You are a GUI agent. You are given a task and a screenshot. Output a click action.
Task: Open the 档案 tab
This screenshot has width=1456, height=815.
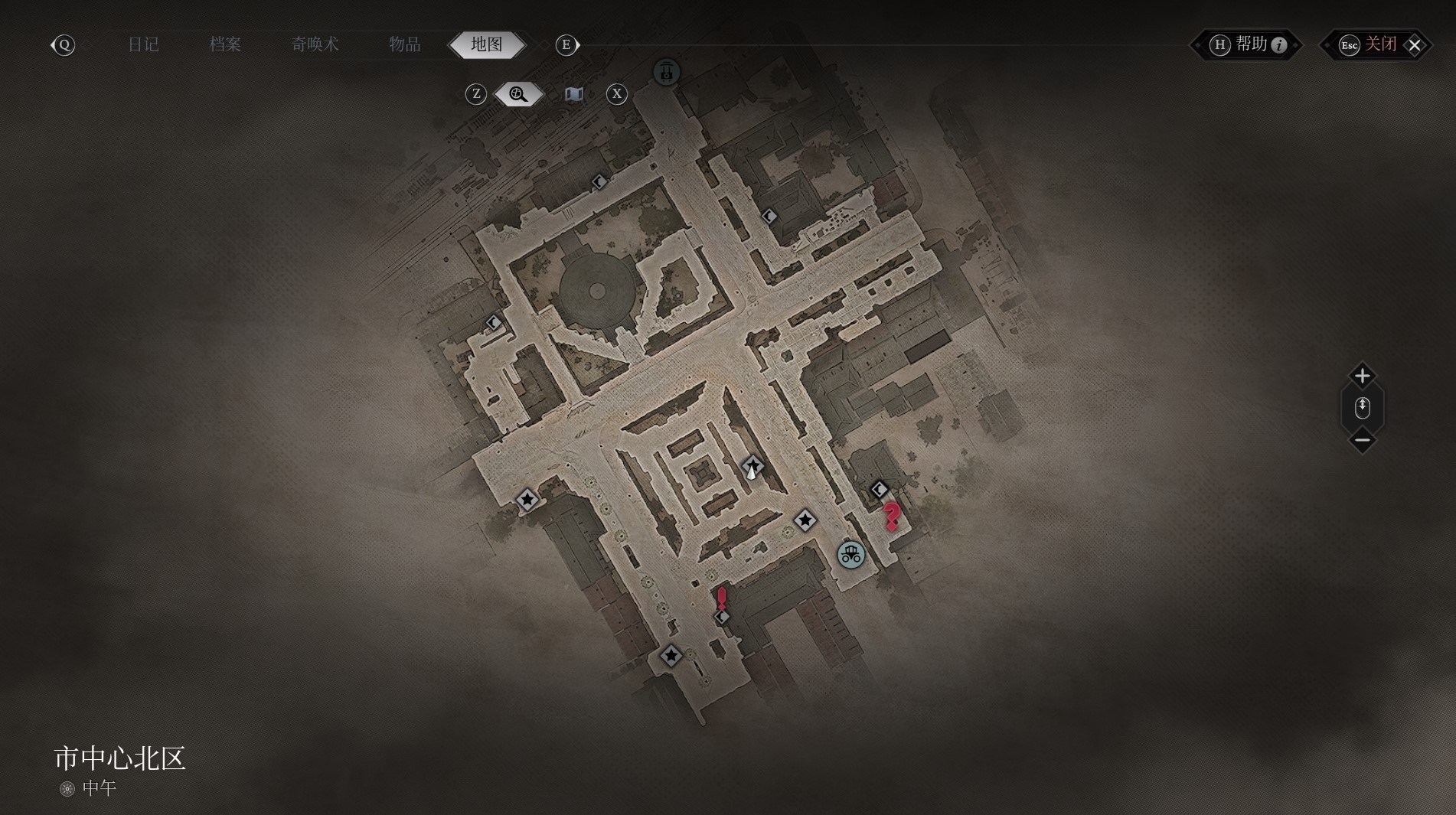(225, 44)
